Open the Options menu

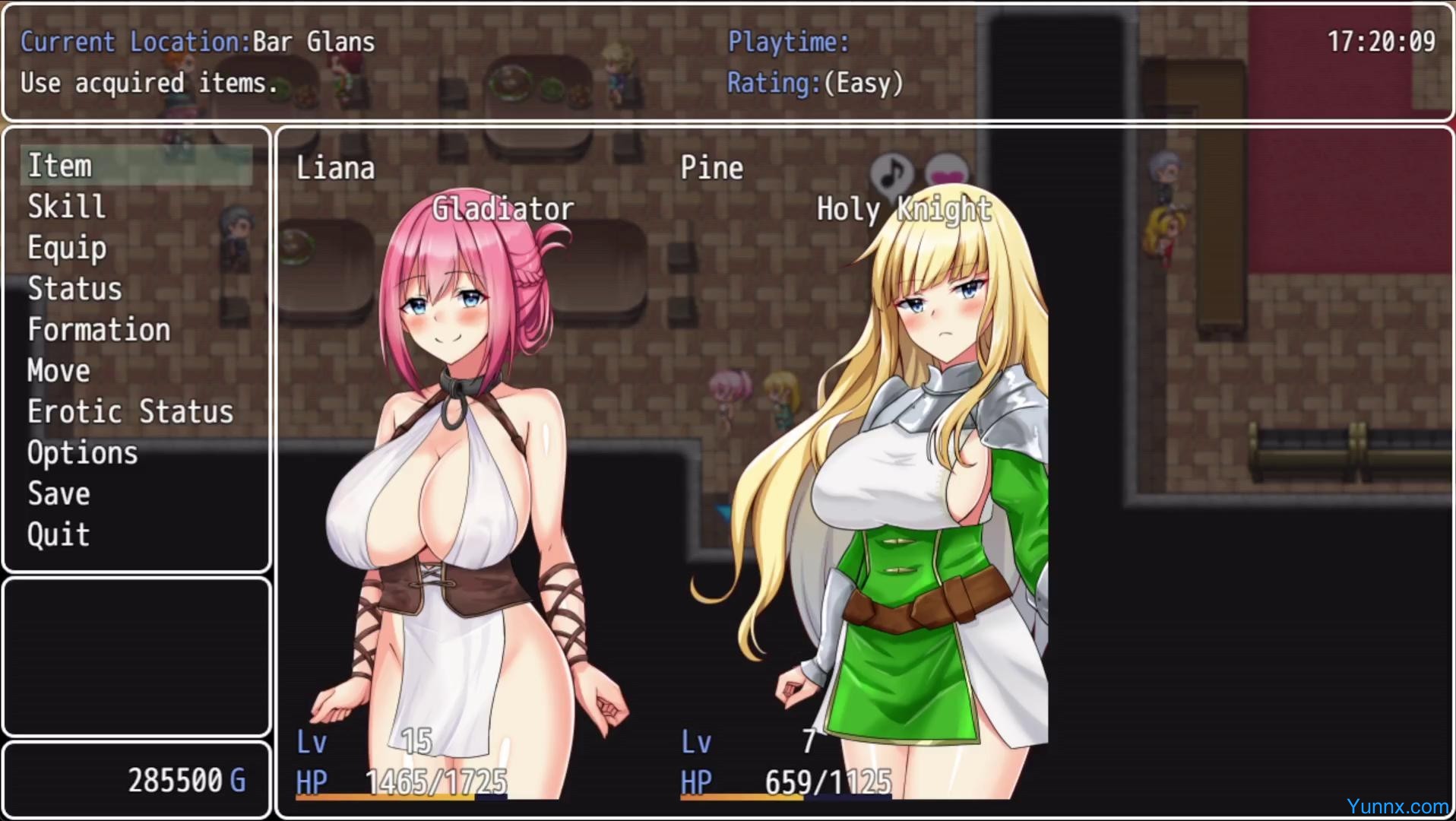pos(83,453)
